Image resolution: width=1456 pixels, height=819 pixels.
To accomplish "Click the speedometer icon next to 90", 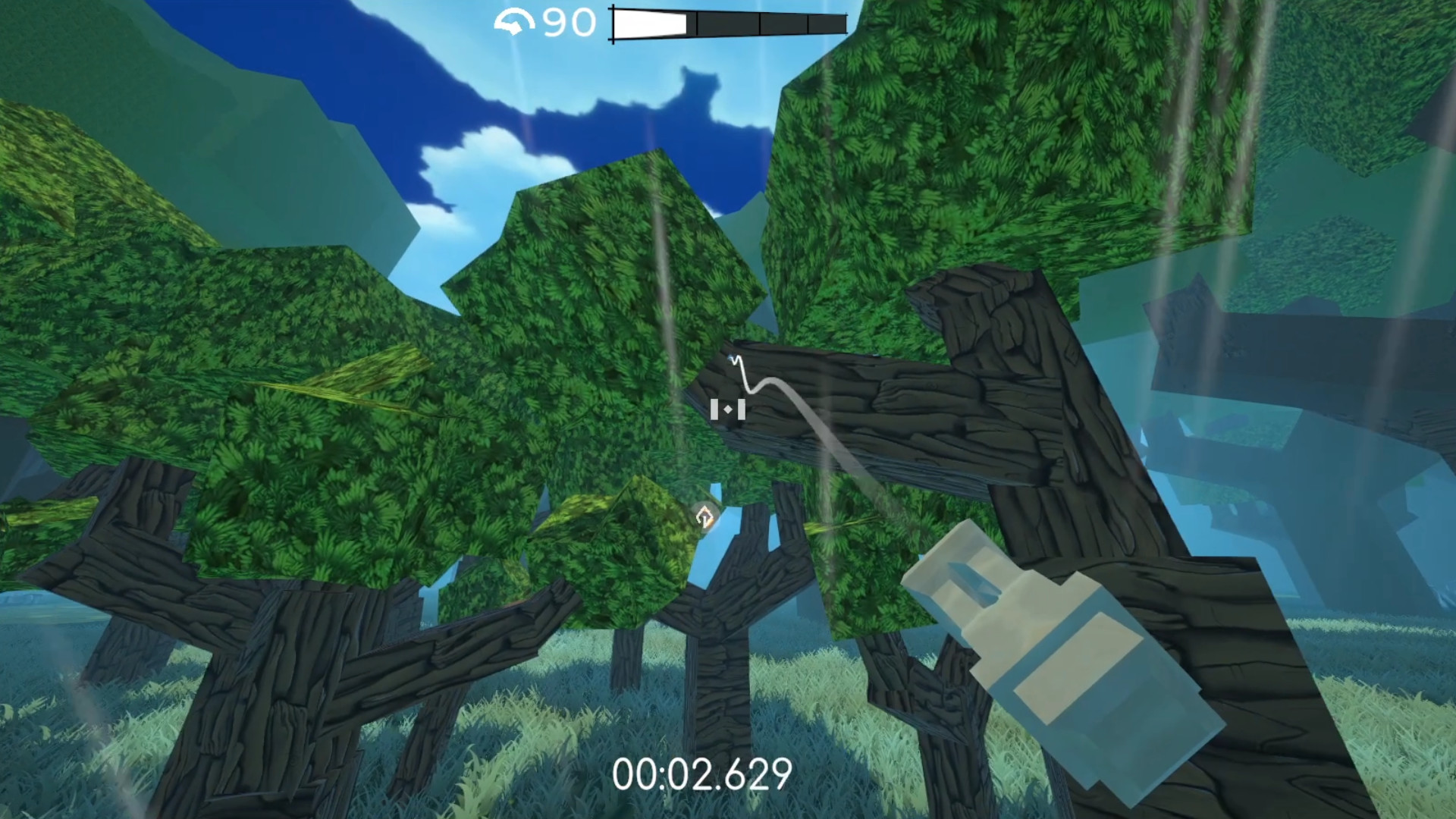I will [x=516, y=21].
